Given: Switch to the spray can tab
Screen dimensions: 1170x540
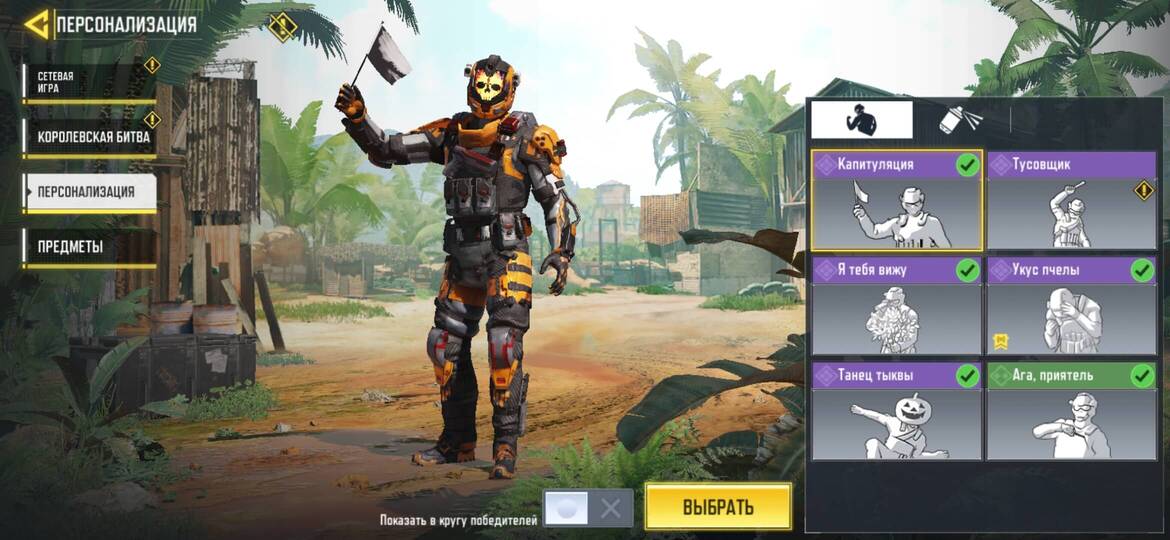Looking at the screenshot, I should pos(961,120).
